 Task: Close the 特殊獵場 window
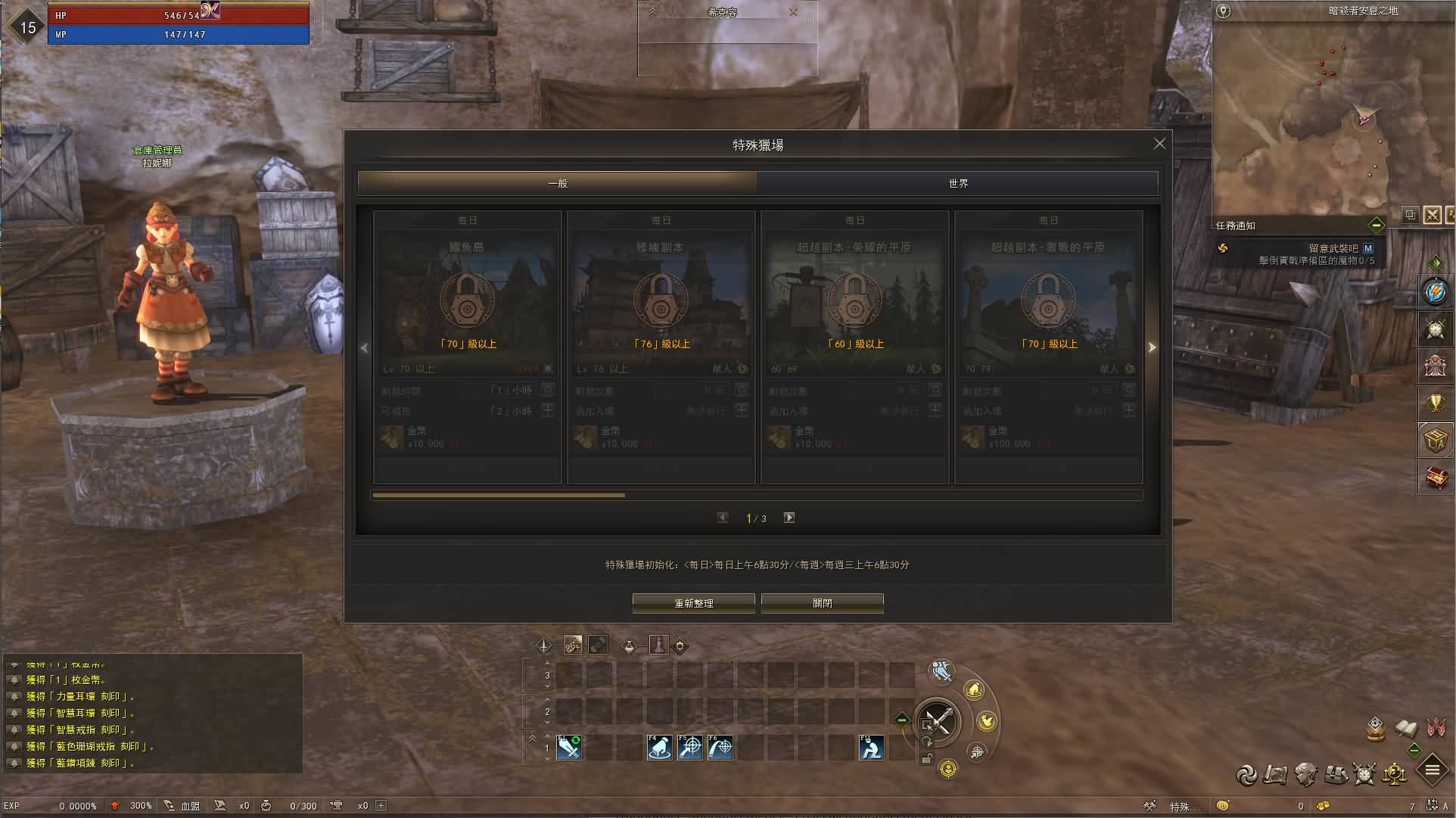[x=1159, y=144]
